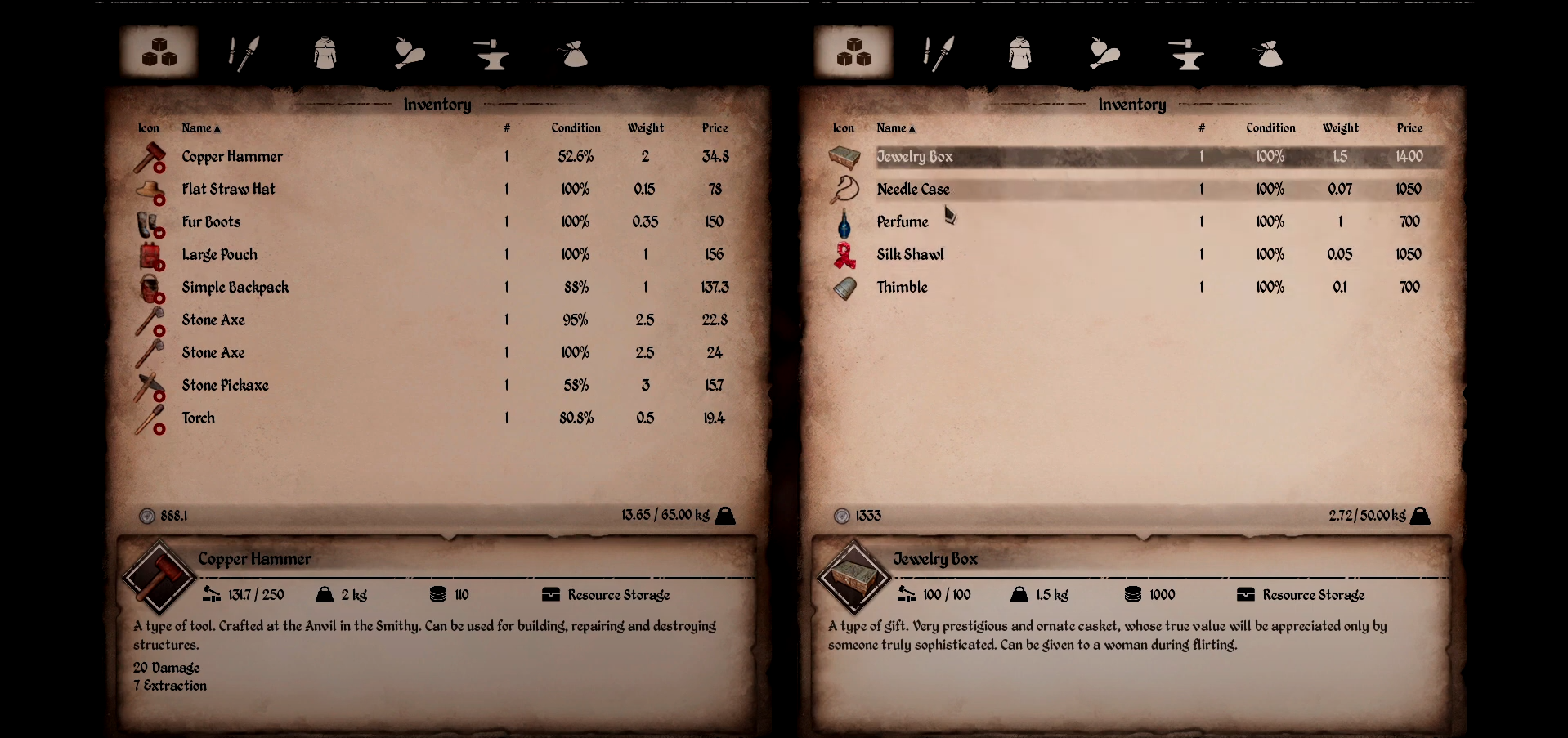Image resolution: width=1568 pixels, height=738 pixels.
Task: Switch to the Tools tab in merchant inventory
Action: click(x=937, y=51)
